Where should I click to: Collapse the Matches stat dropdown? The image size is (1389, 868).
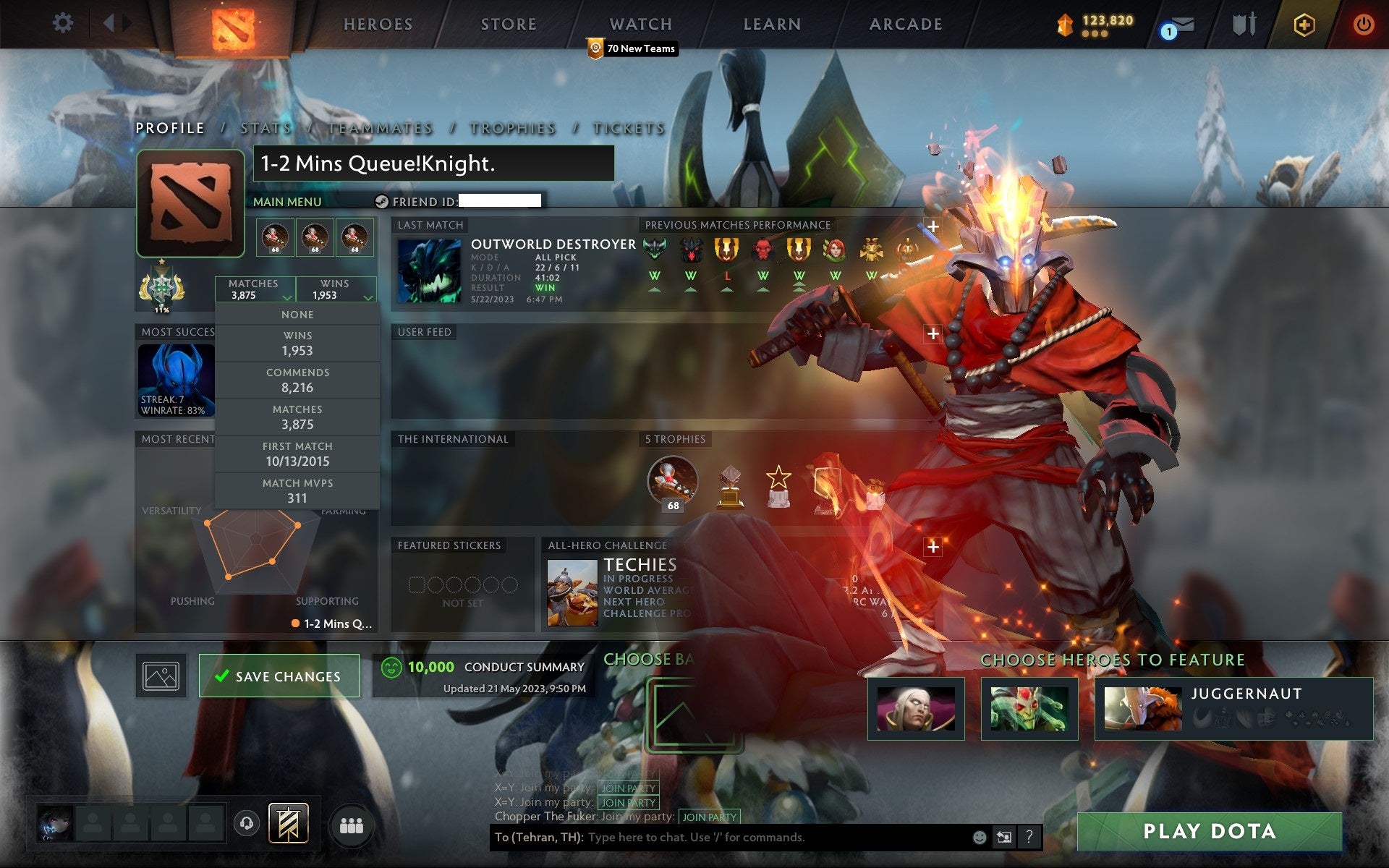point(255,288)
